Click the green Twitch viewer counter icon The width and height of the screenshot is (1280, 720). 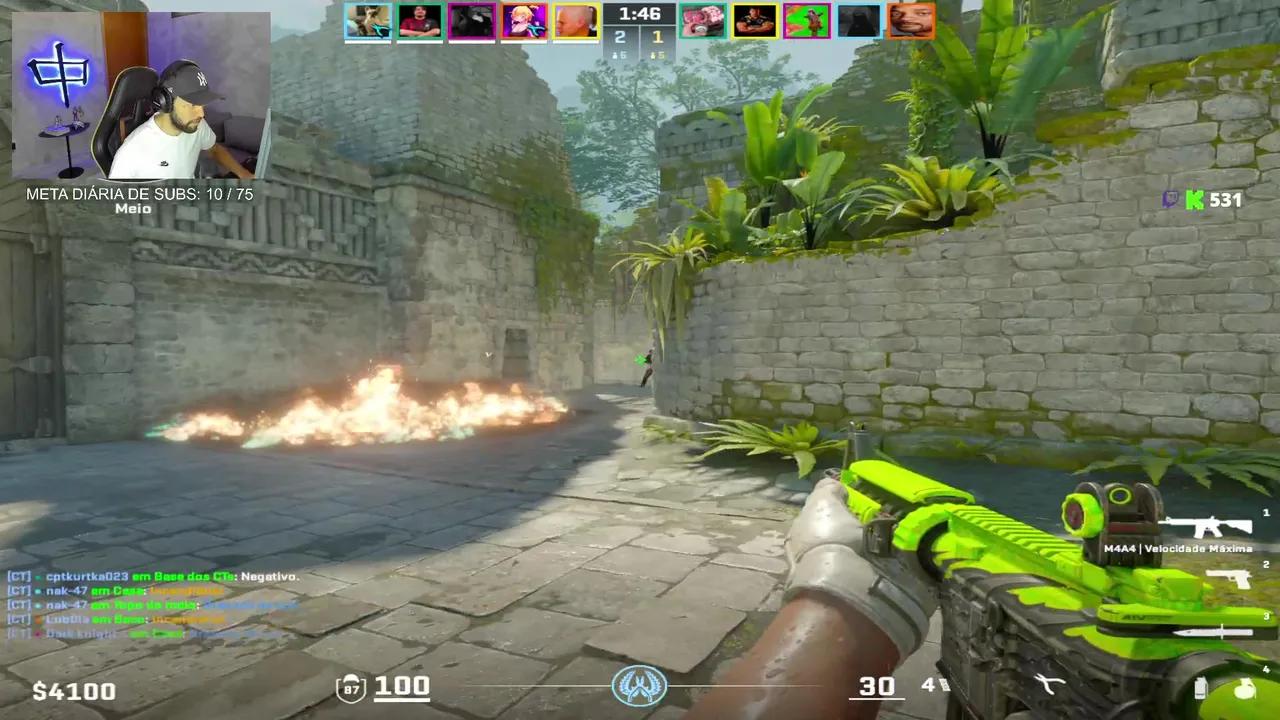tap(1194, 201)
